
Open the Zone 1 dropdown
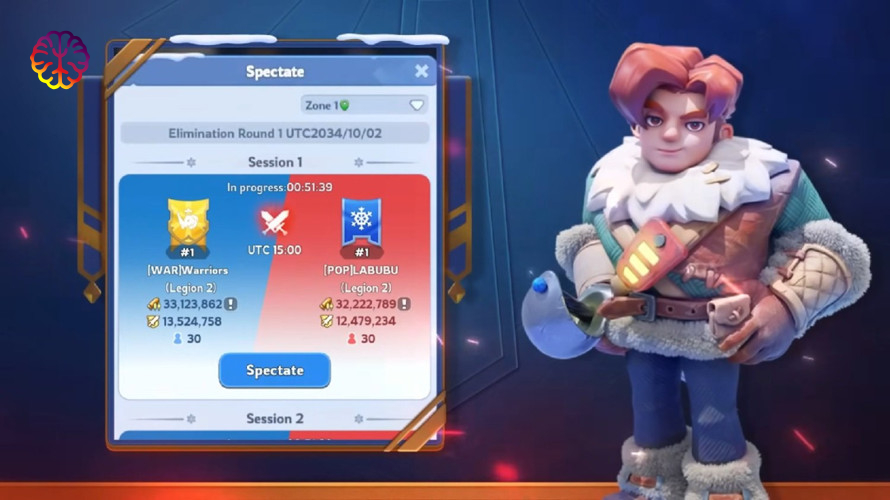[365, 105]
